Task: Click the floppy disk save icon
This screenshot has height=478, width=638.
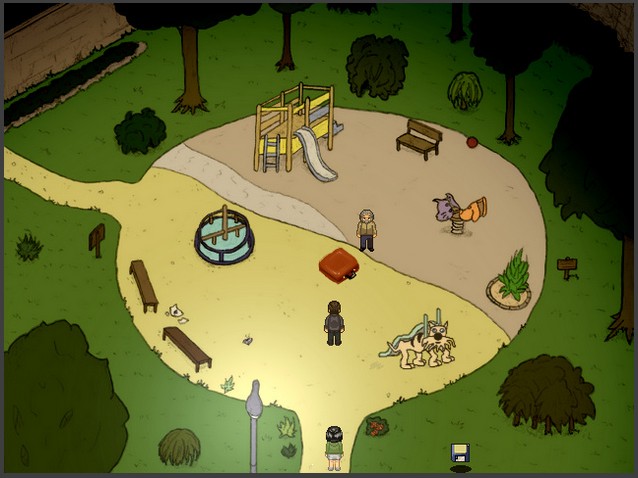Action: (x=460, y=452)
